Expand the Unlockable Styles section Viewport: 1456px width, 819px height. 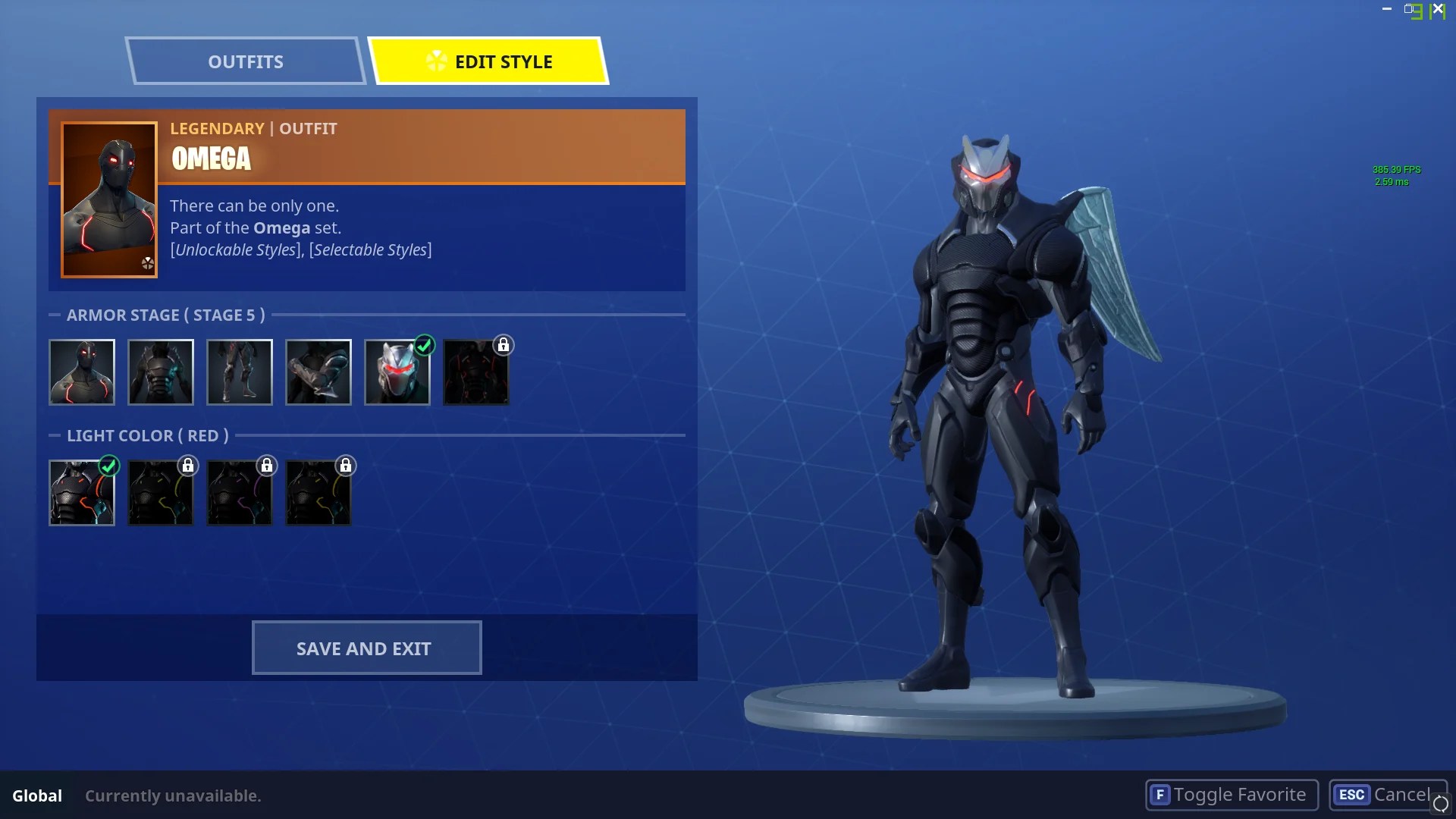click(x=234, y=249)
